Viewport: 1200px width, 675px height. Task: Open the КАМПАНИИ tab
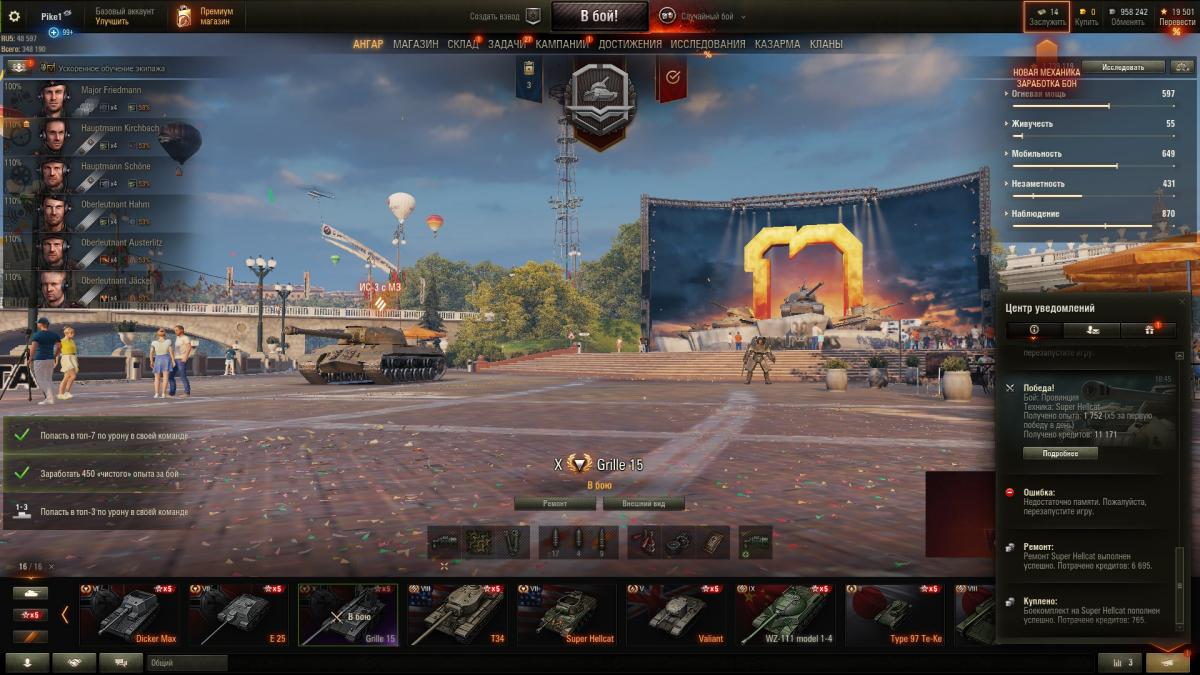[562, 44]
